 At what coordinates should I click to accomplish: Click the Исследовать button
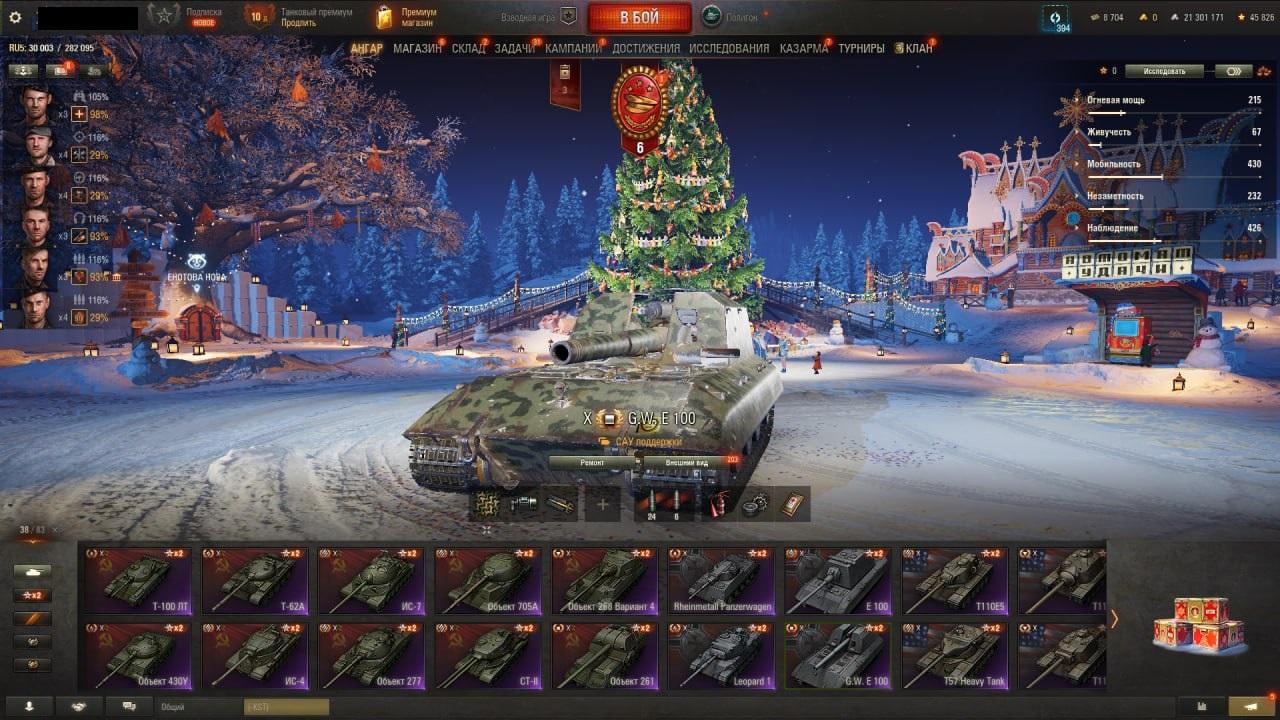pos(1163,71)
